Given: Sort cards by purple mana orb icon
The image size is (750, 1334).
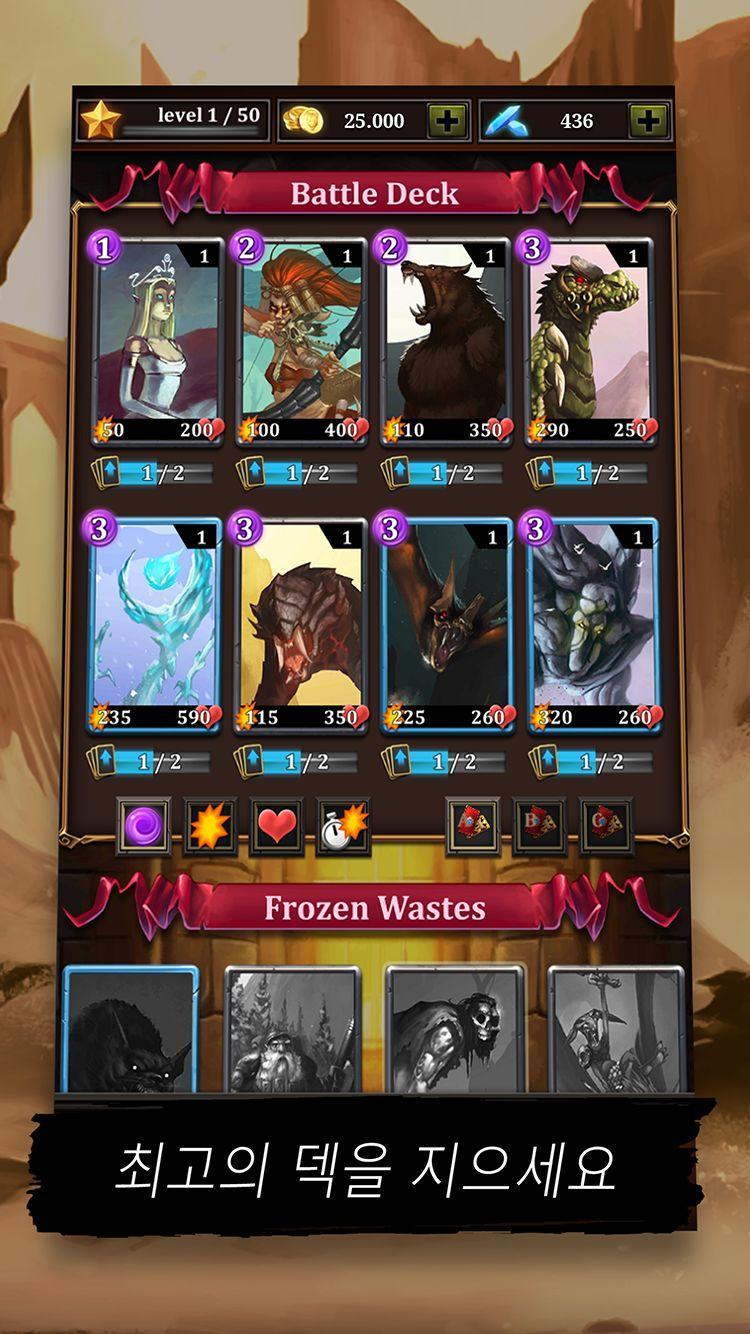Looking at the screenshot, I should click(x=142, y=826).
